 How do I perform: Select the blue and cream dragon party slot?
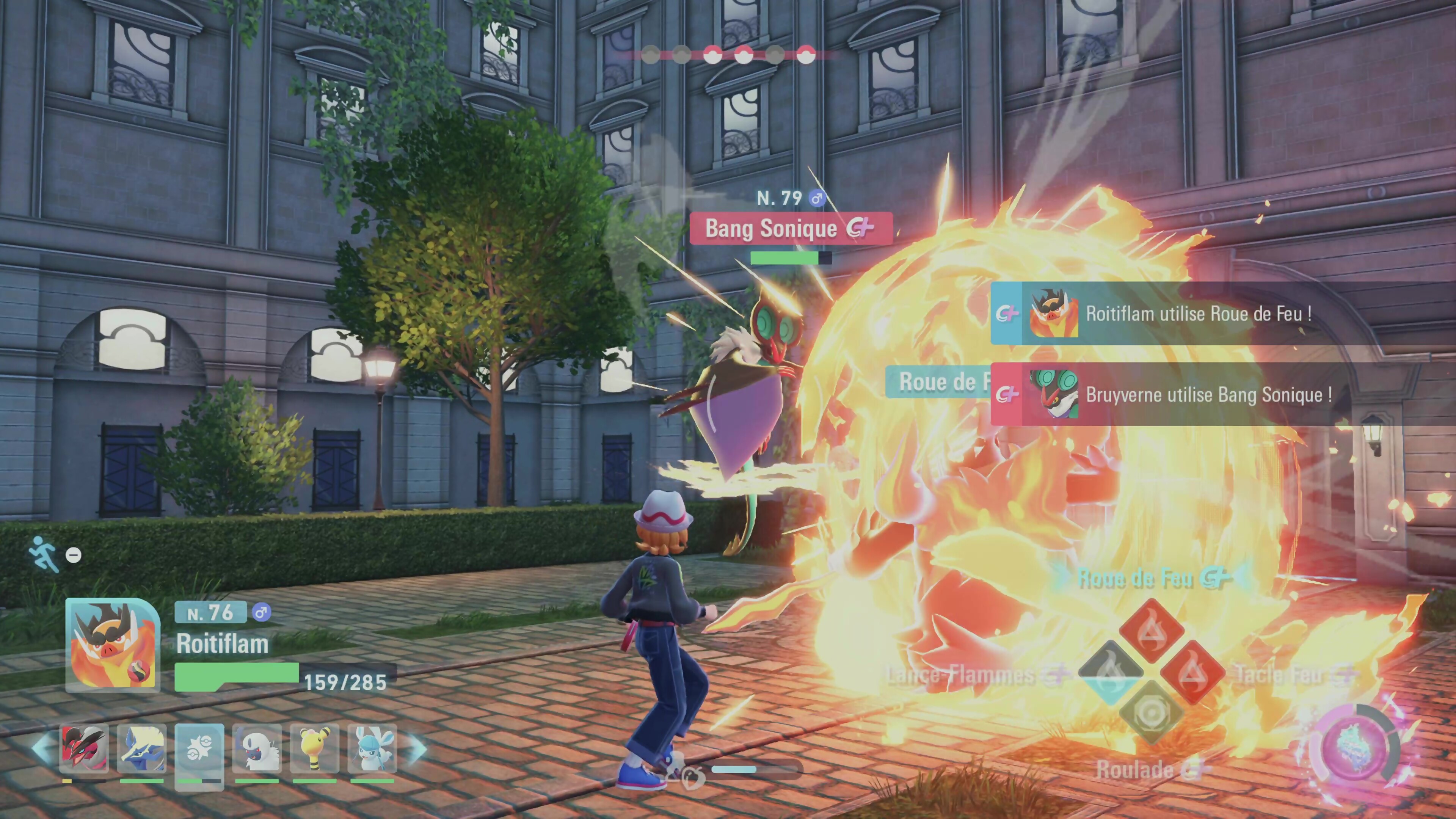[x=141, y=750]
